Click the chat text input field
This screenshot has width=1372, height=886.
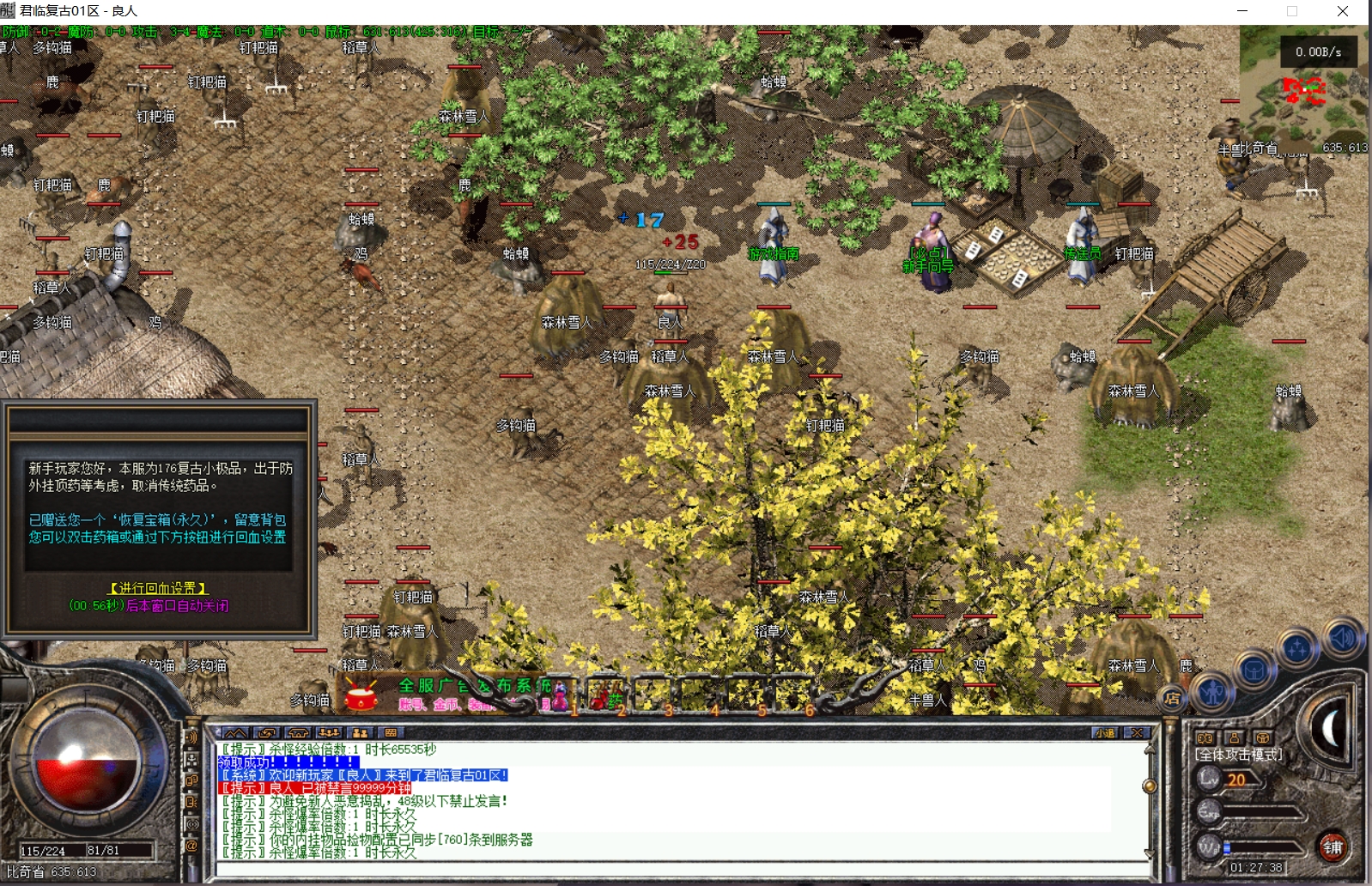(678, 869)
